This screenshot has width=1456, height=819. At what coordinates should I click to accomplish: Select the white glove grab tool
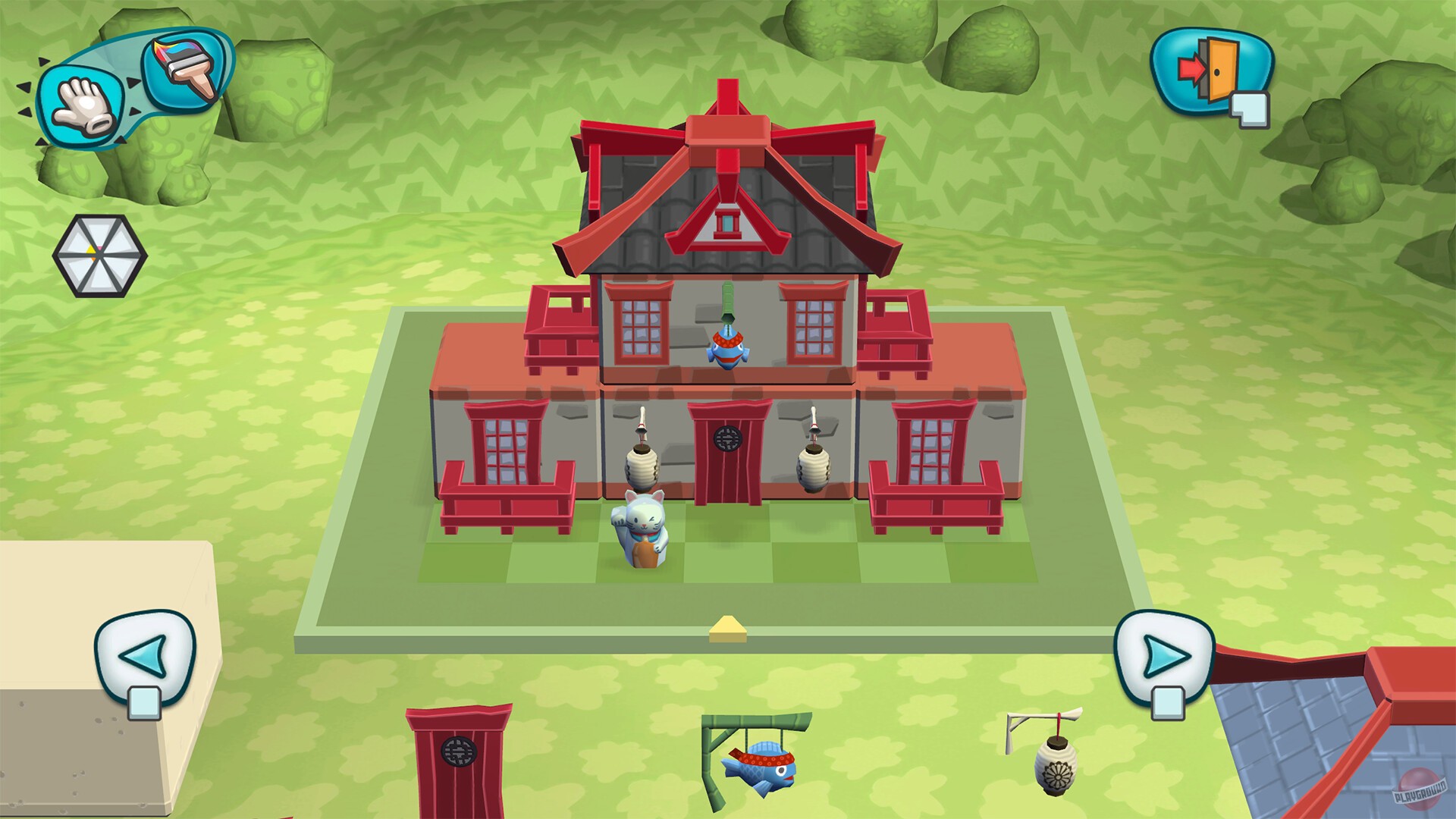[86, 106]
